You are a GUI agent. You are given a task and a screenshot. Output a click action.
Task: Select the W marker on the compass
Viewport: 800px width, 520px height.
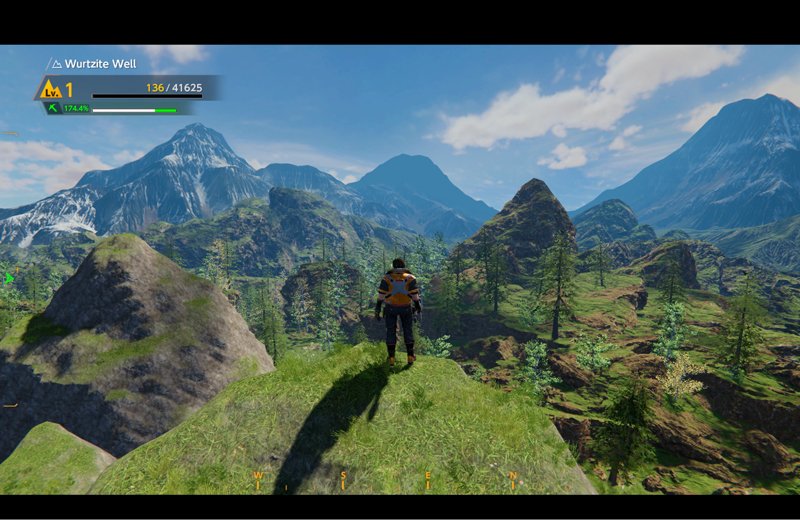(257, 476)
